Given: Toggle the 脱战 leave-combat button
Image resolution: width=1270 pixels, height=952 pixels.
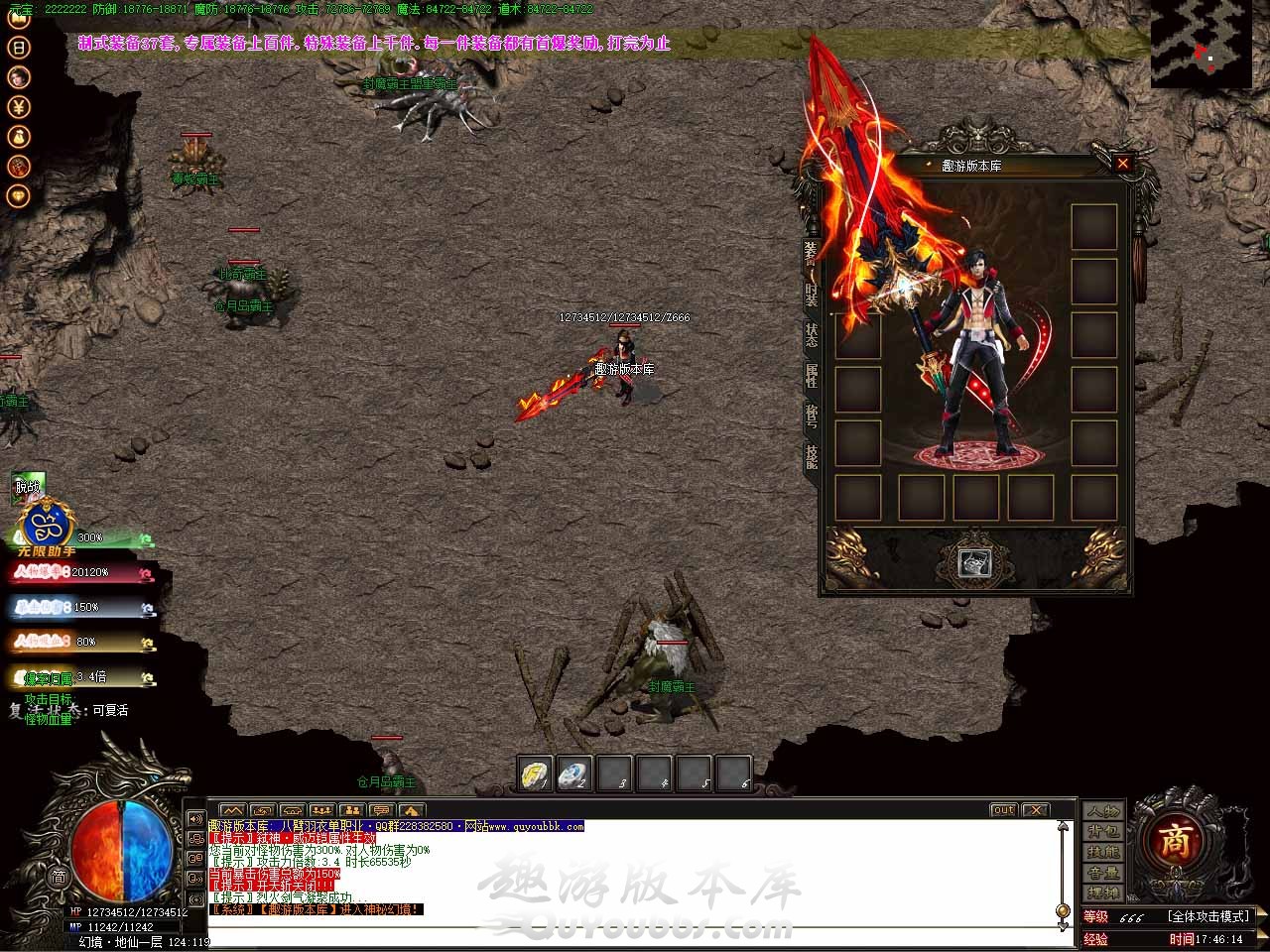Looking at the screenshot, I should [x=28, y=487].
